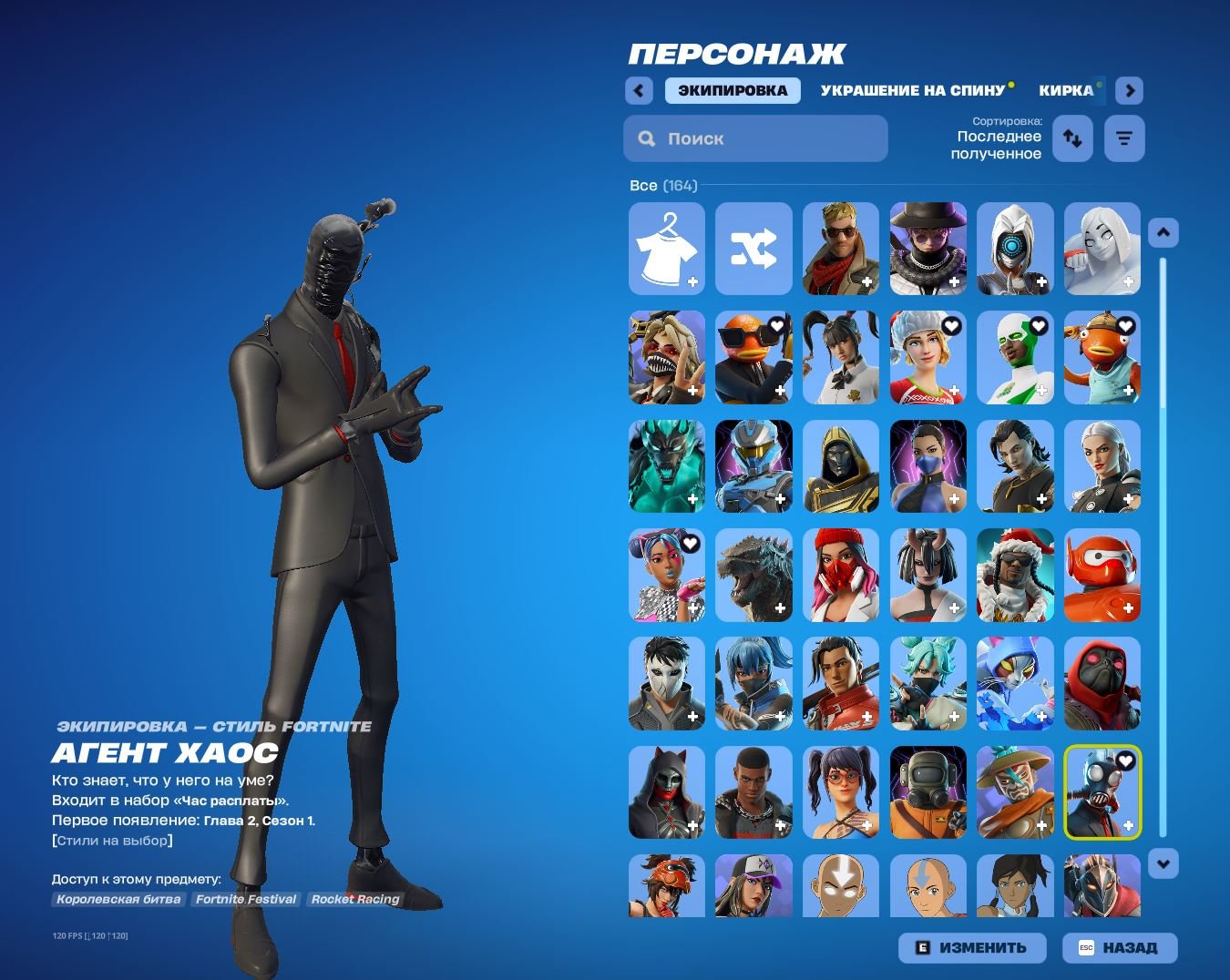
Task: Open the sort order arrows icon
Action: click(1072, 138)
